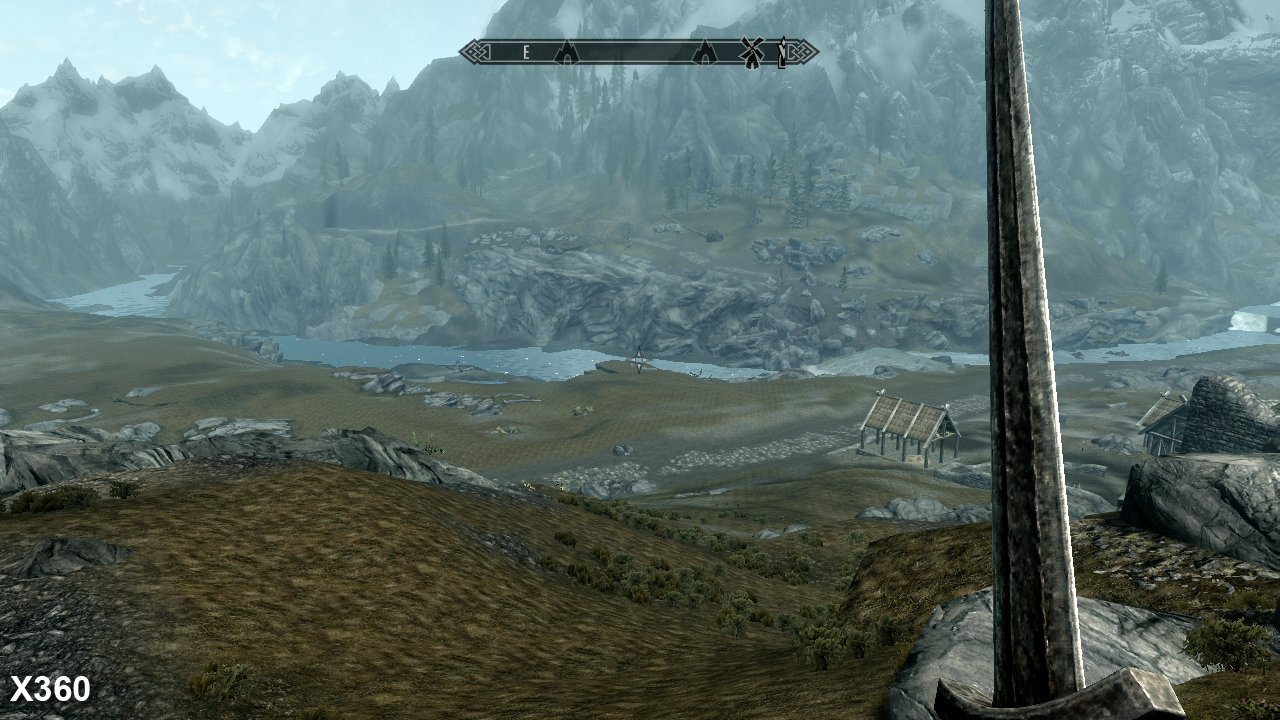
Task: Select the windmill farm marker on the compass
Action: click(x=750, y=52)
